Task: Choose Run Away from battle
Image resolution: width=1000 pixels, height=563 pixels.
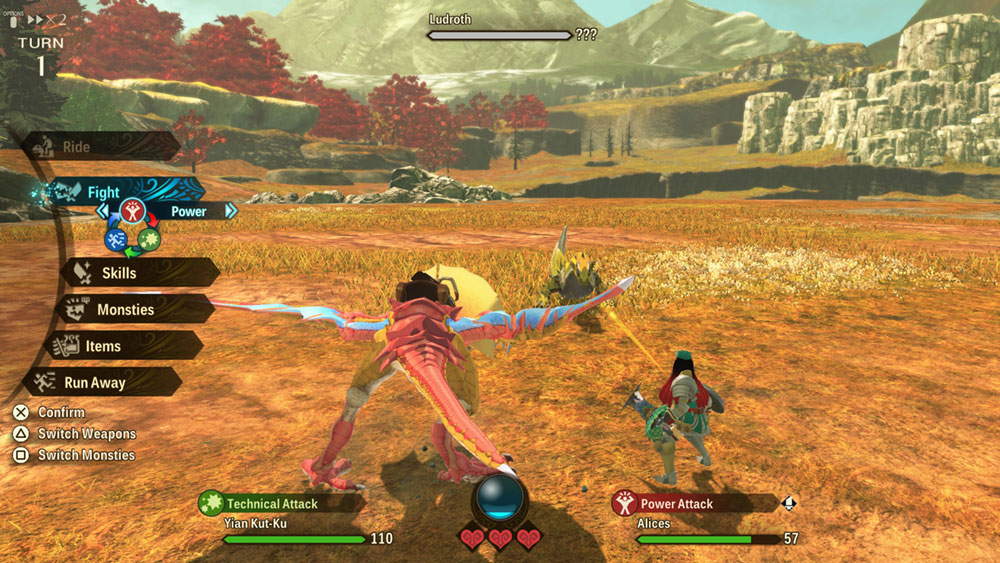Action: 100,382
